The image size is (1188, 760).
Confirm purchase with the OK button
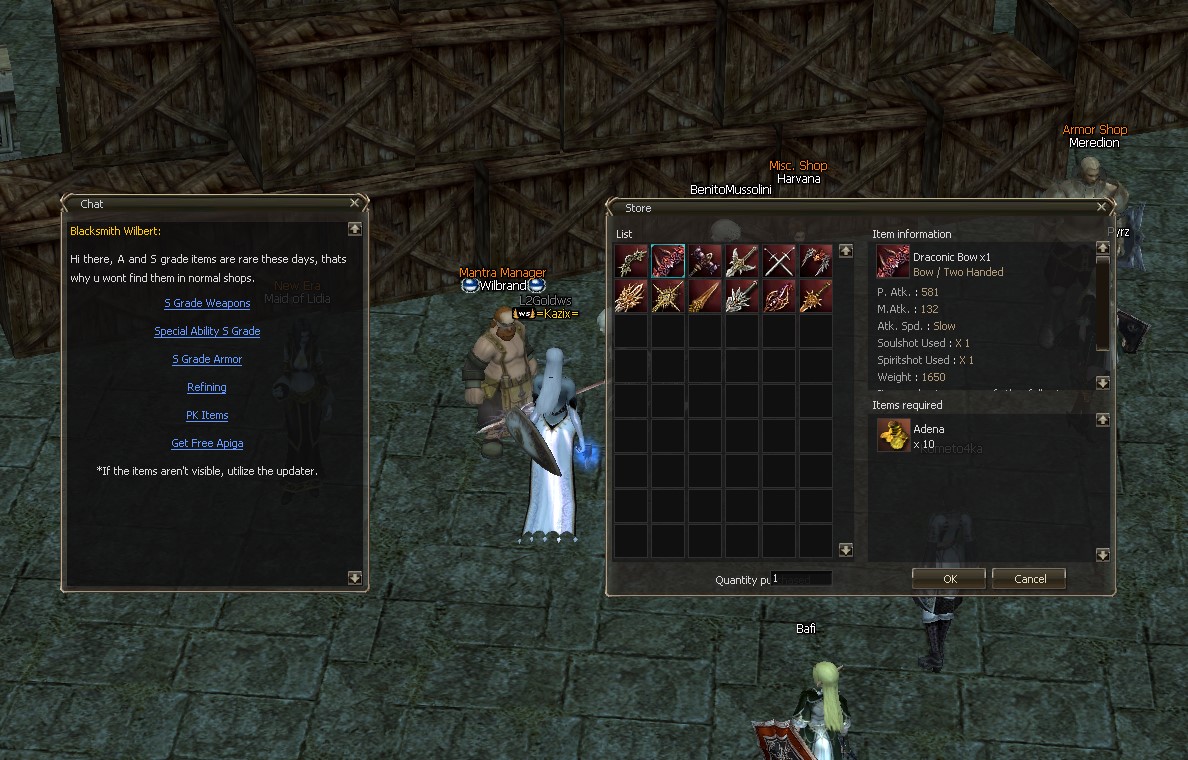(x=949, y=579)
